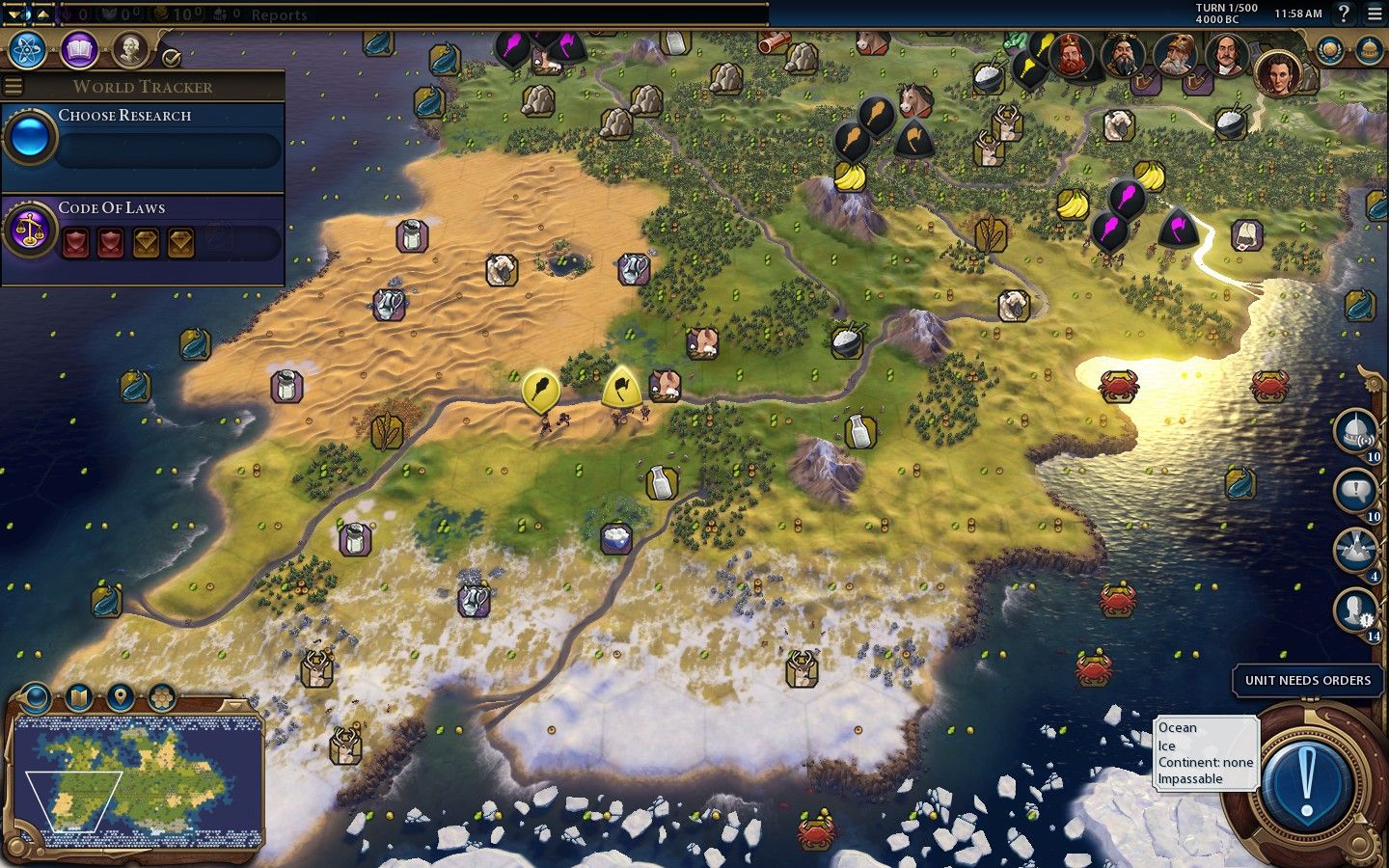Open the civics tree book icon
This screenshot has height=868, width=1389.
coord(79,49)
